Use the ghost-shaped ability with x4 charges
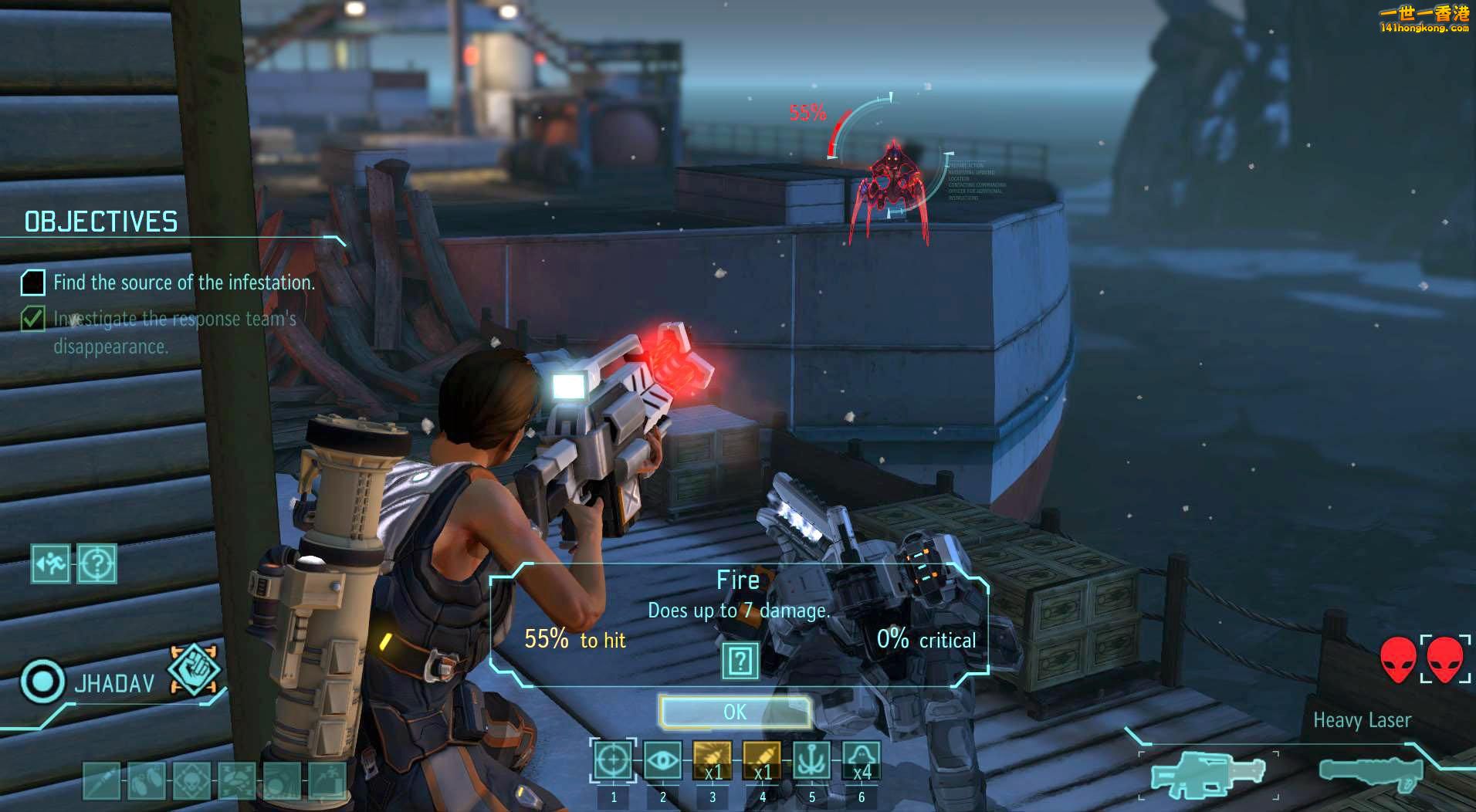Image resolution: width=1476 pixels, height=812 pixels. tap(861, 761)
